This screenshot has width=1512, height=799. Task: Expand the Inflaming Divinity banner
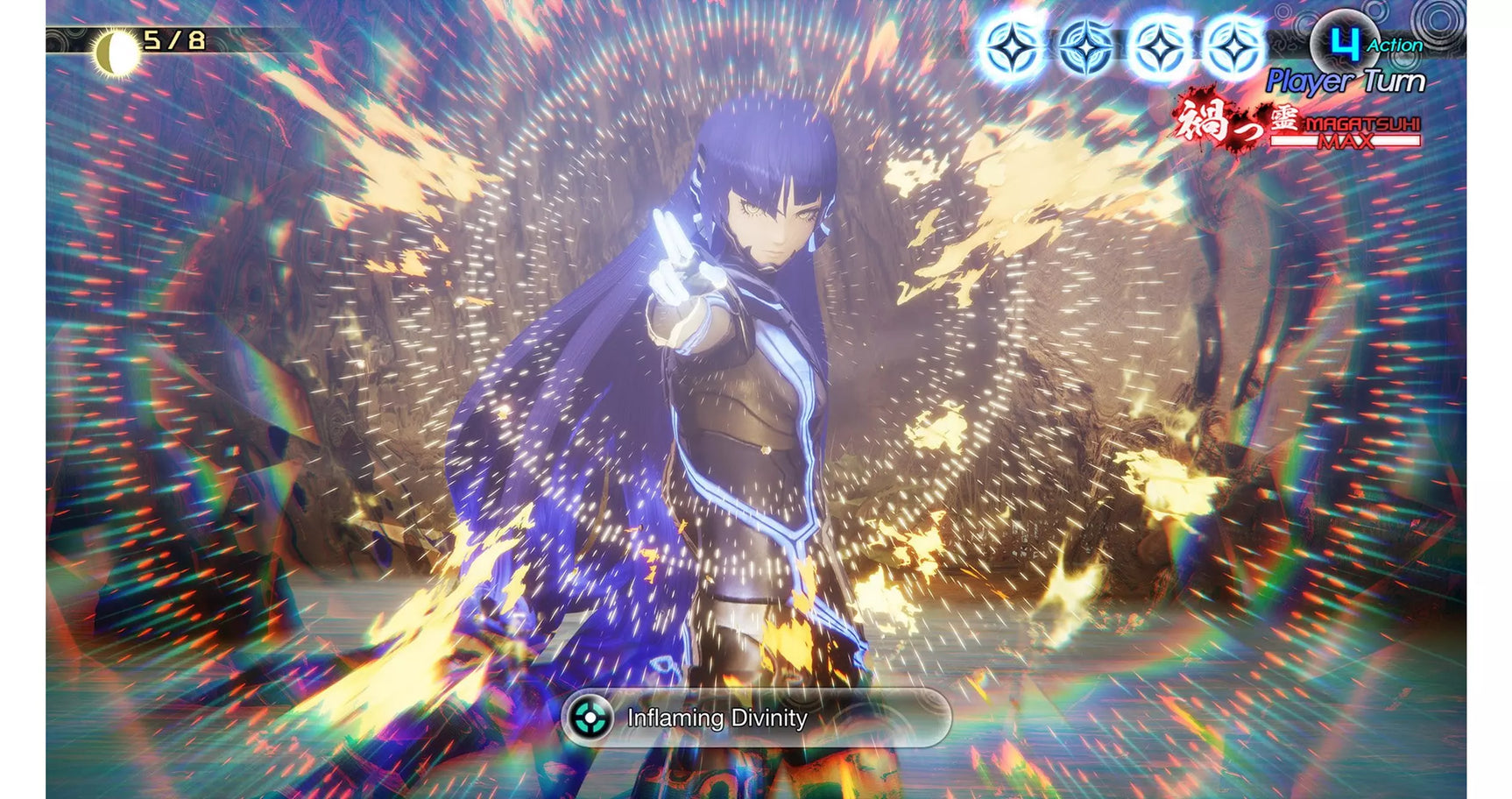pyautogui.click(x=753, y=717)
